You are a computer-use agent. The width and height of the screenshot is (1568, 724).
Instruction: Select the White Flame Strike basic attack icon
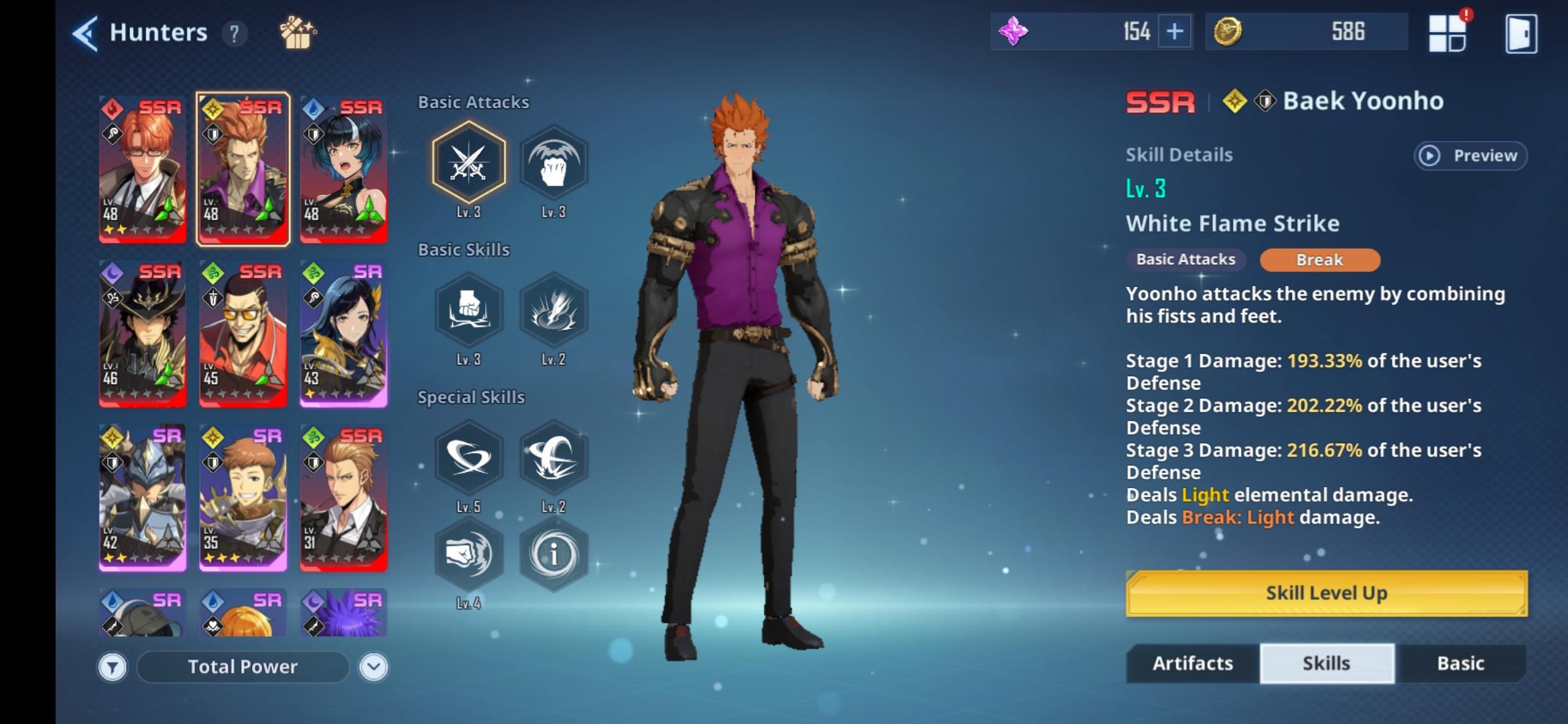pyautogui.click(x=469, y=161)
